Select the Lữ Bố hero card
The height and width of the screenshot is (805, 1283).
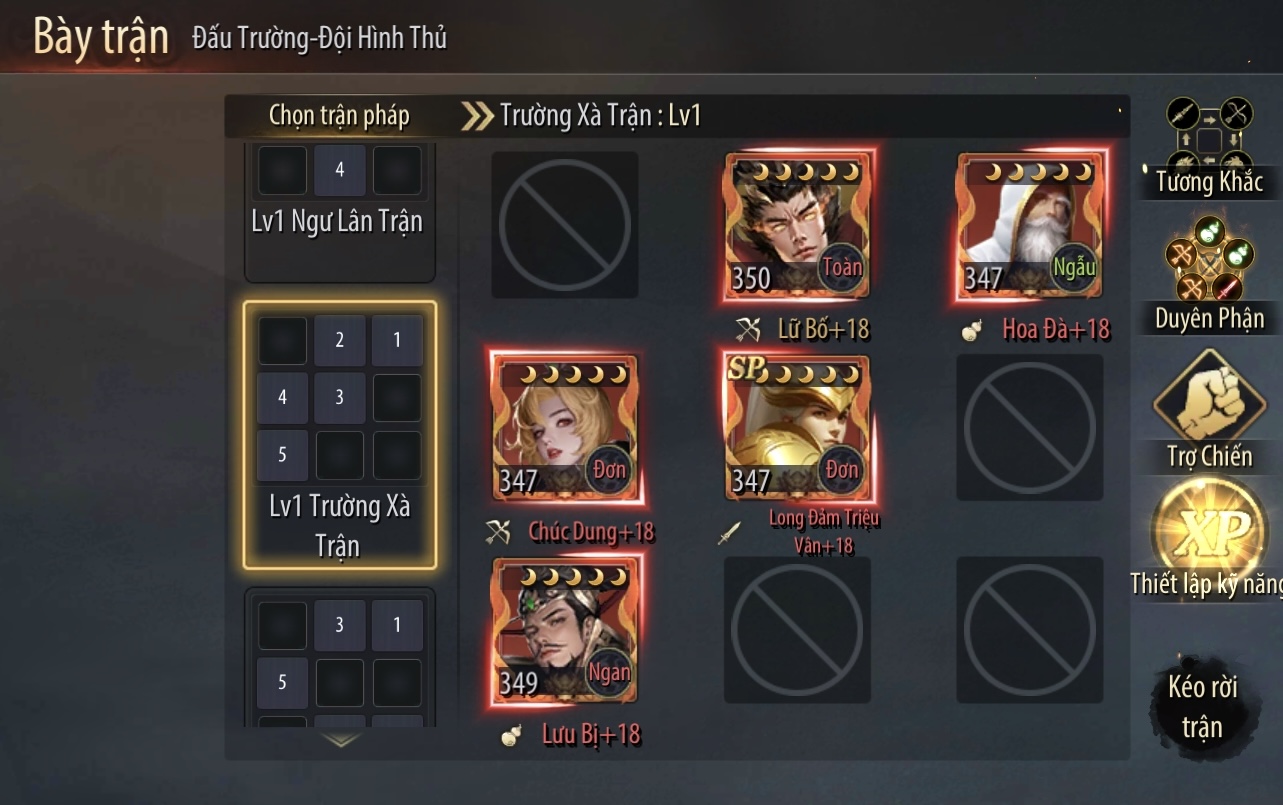(798, 226)
